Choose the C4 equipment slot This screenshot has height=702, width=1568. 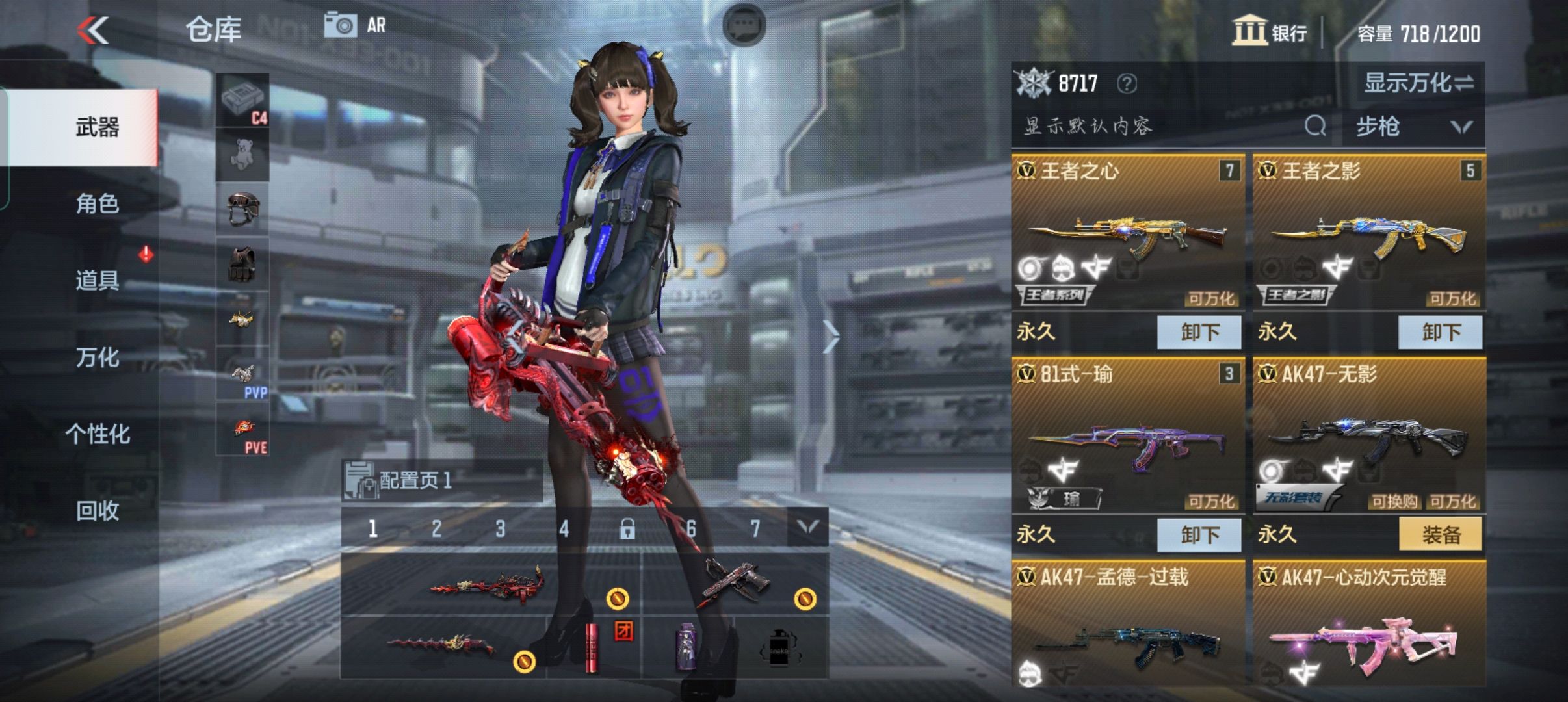[x=242, y=100]
